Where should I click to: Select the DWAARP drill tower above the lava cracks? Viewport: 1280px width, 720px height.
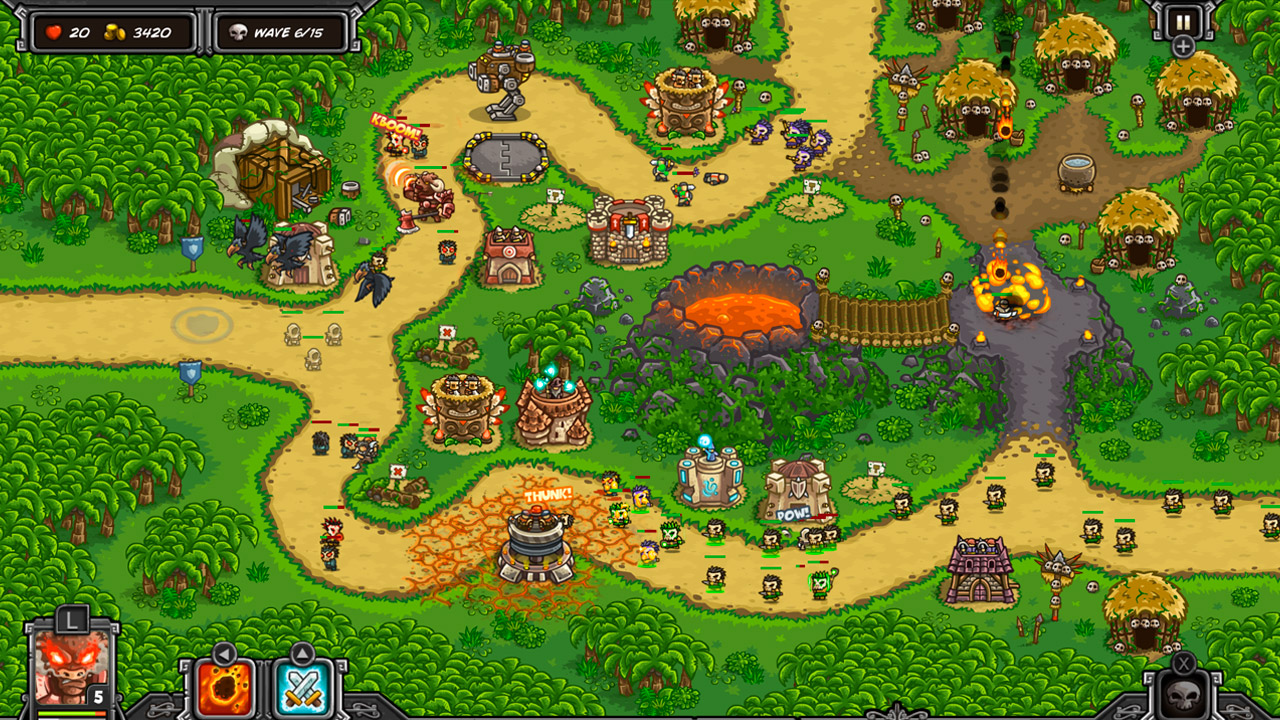537,545
